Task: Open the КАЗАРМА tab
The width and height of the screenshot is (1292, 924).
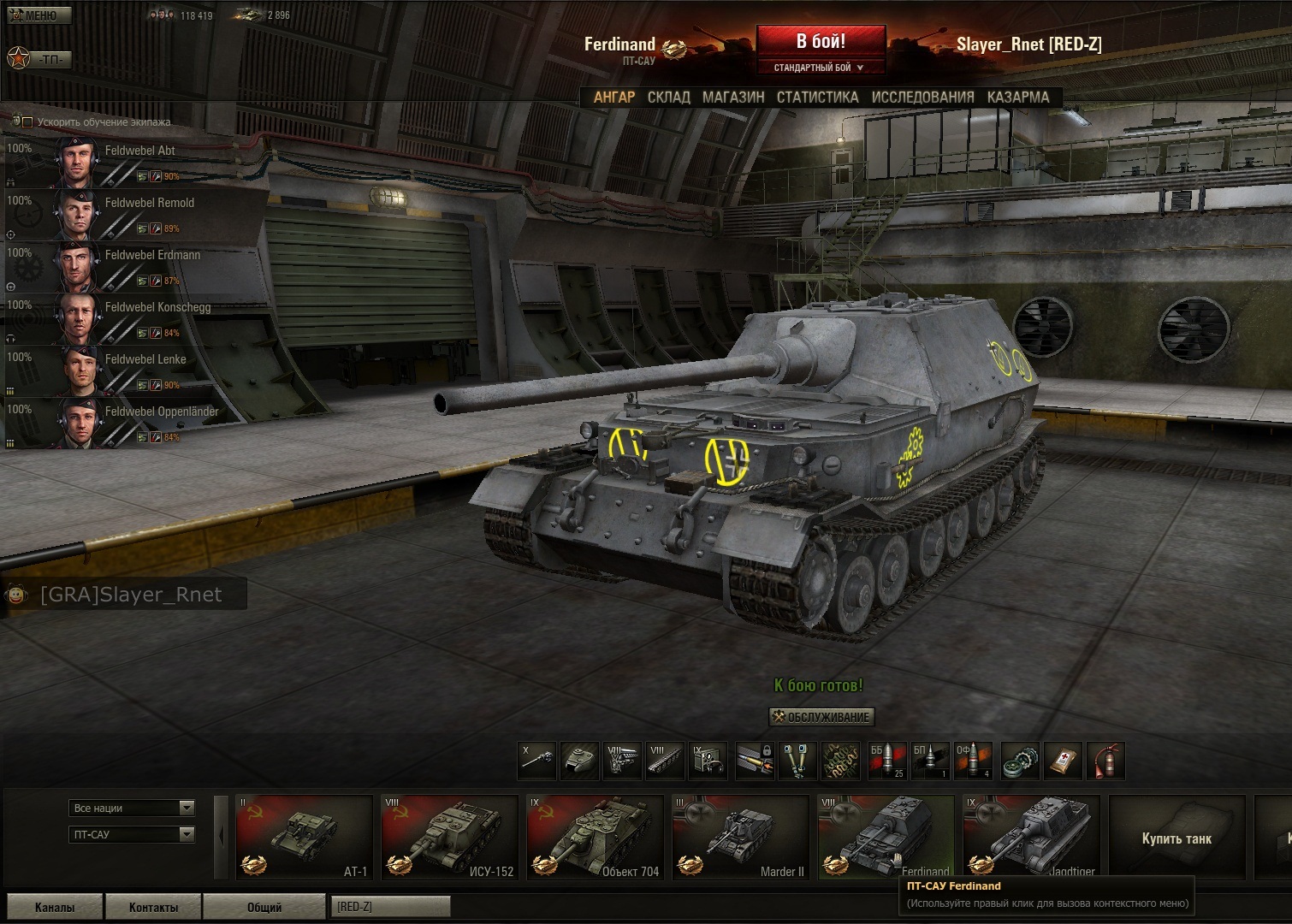Action: coord(1017,98)
